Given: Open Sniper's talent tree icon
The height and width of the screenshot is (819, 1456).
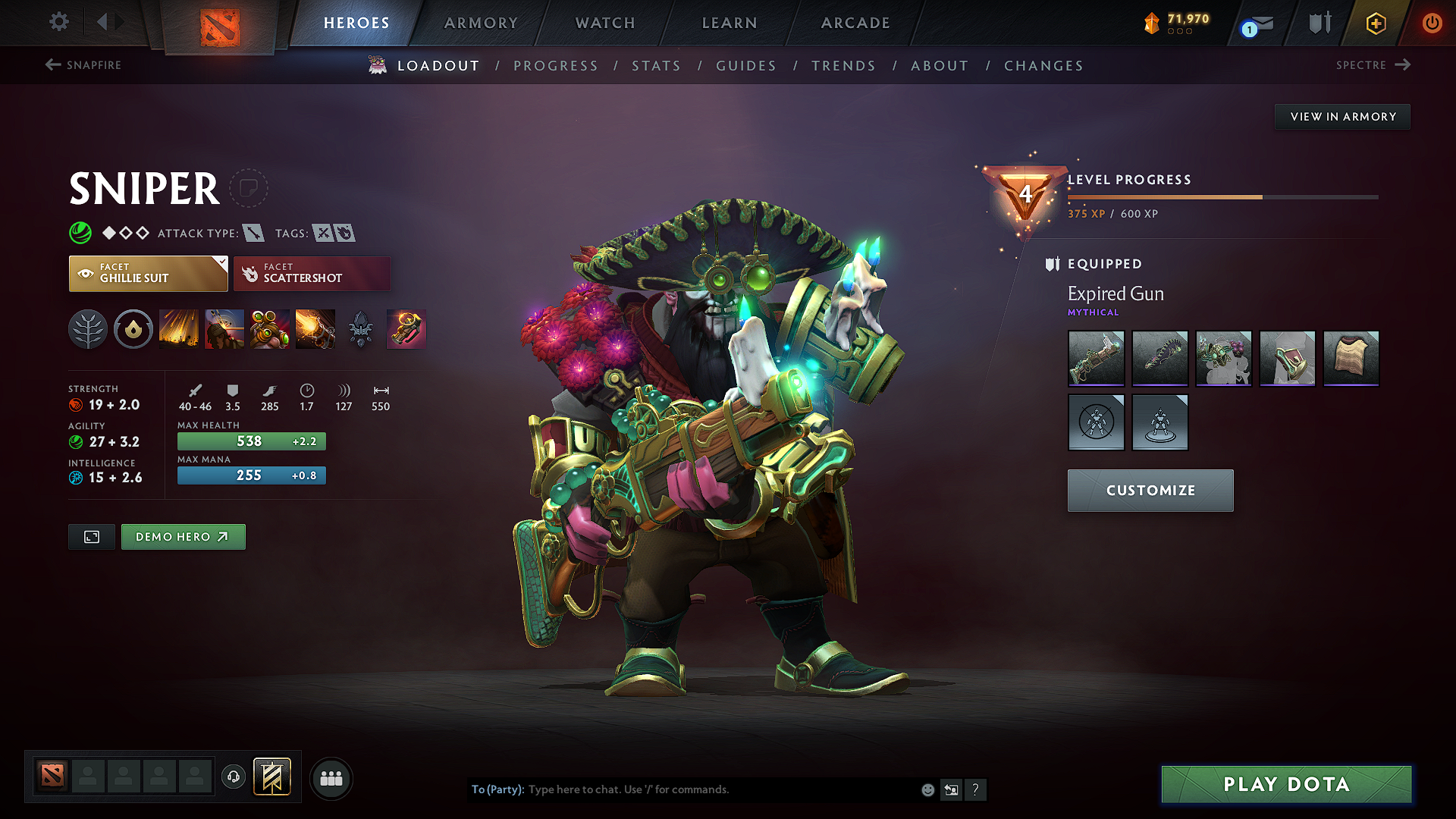Looking at the screenshot, I should [88, 329].
